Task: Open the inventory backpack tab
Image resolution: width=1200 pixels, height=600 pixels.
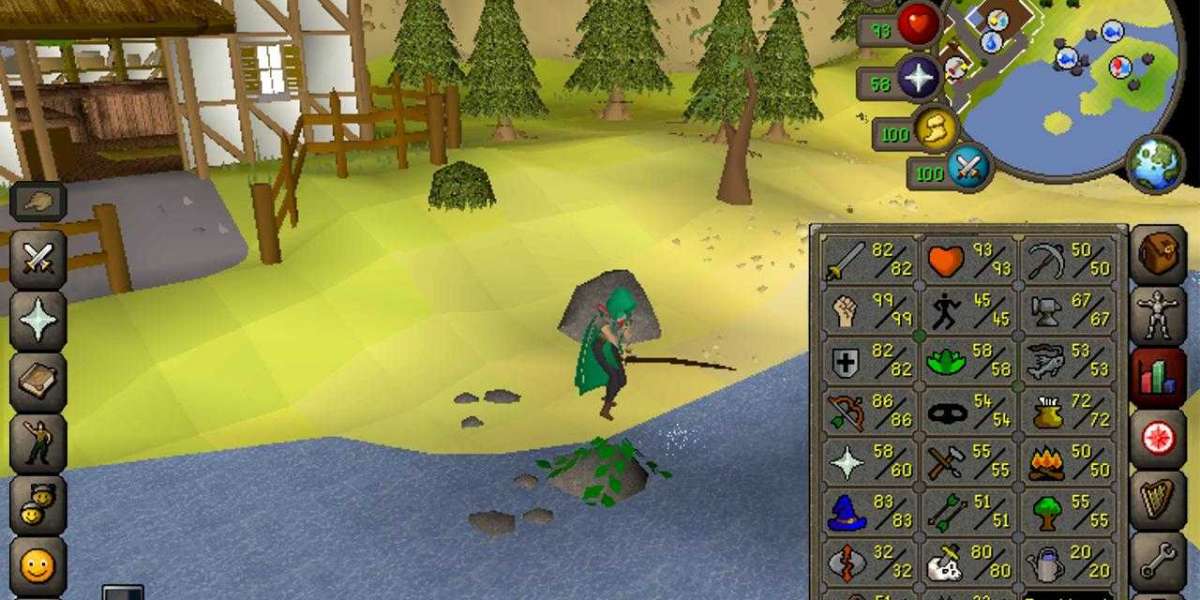Action: pyautogui.click(x=1158, y=254)
